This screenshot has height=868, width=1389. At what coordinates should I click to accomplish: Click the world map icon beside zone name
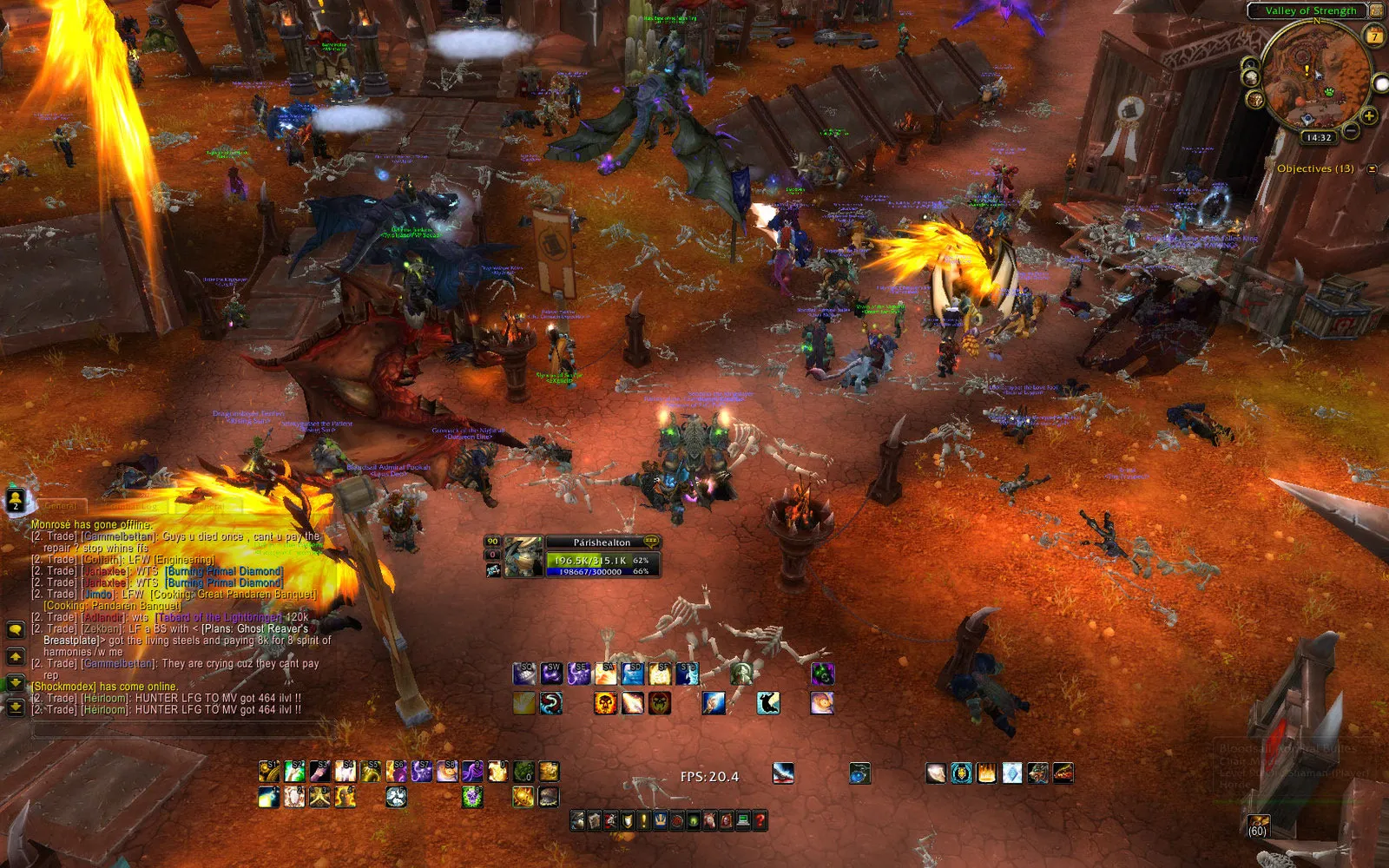pos(1376,11)
